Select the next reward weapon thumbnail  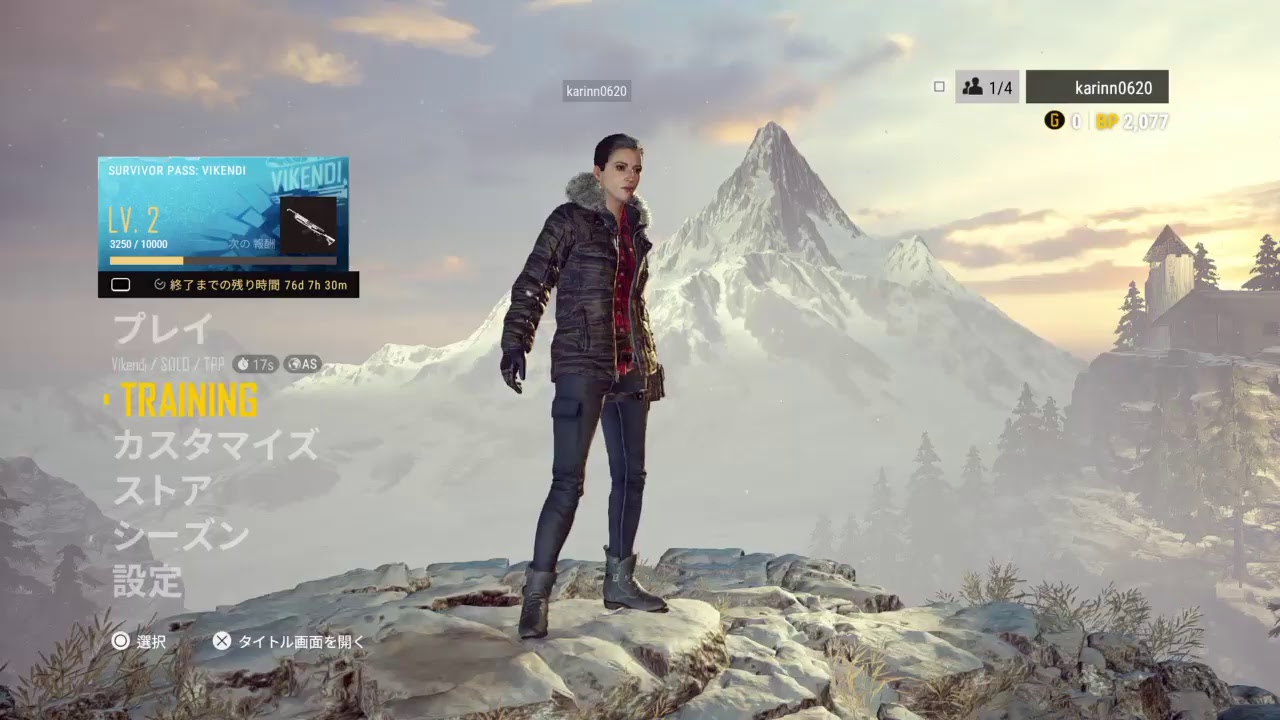click(308, 224)
